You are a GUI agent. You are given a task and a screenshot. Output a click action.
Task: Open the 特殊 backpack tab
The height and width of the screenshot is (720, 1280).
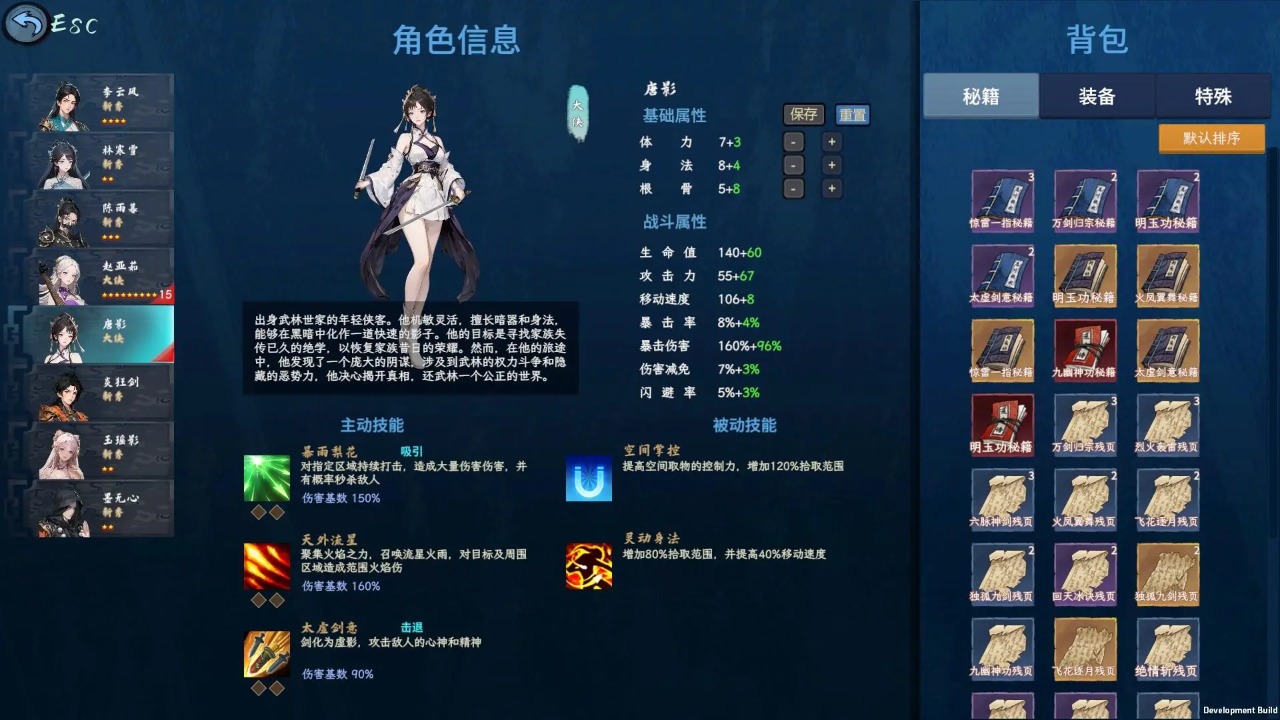(1213, 96)
